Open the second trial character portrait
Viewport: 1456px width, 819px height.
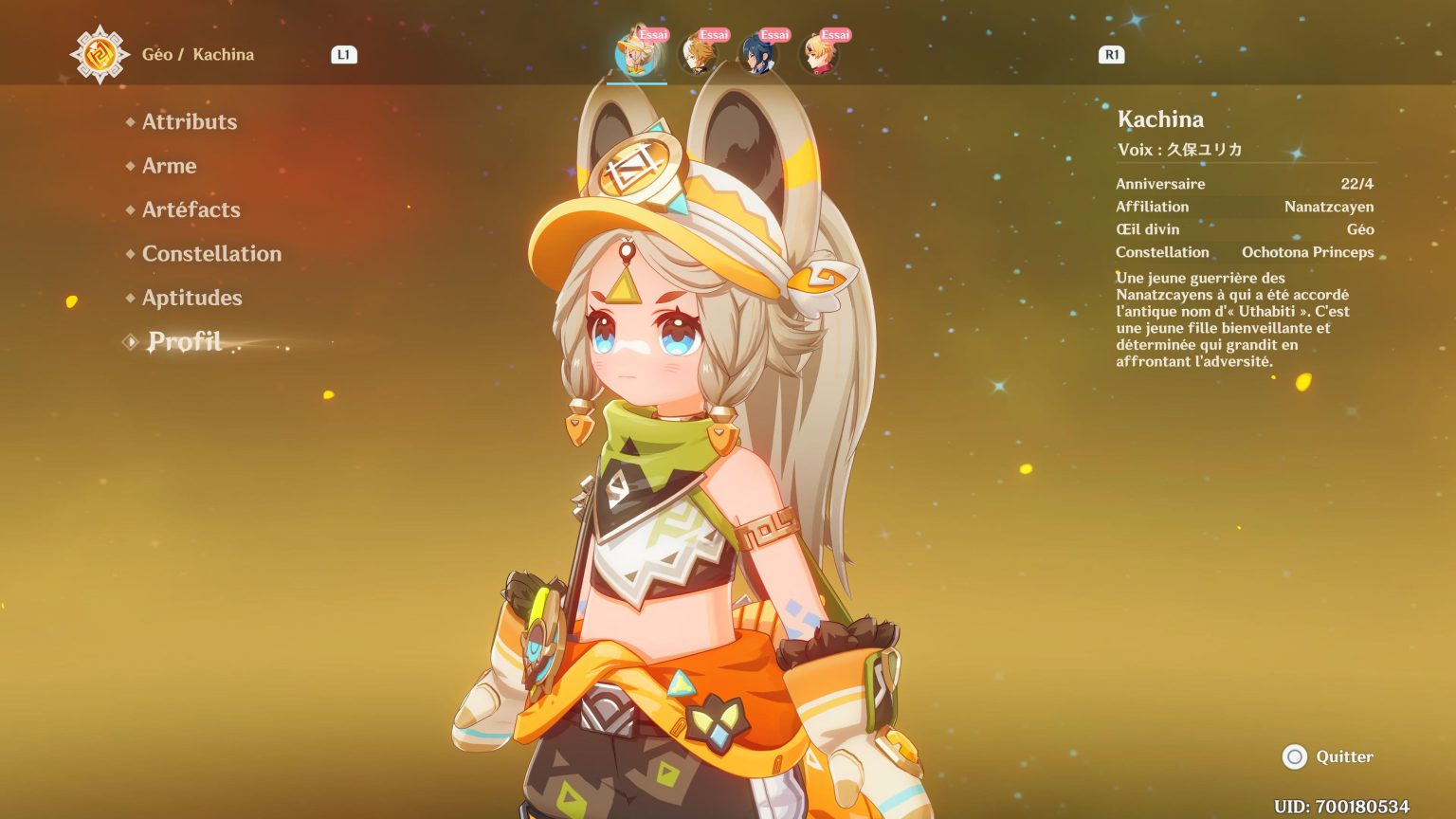pyautogui.click(x=699, y=54)
